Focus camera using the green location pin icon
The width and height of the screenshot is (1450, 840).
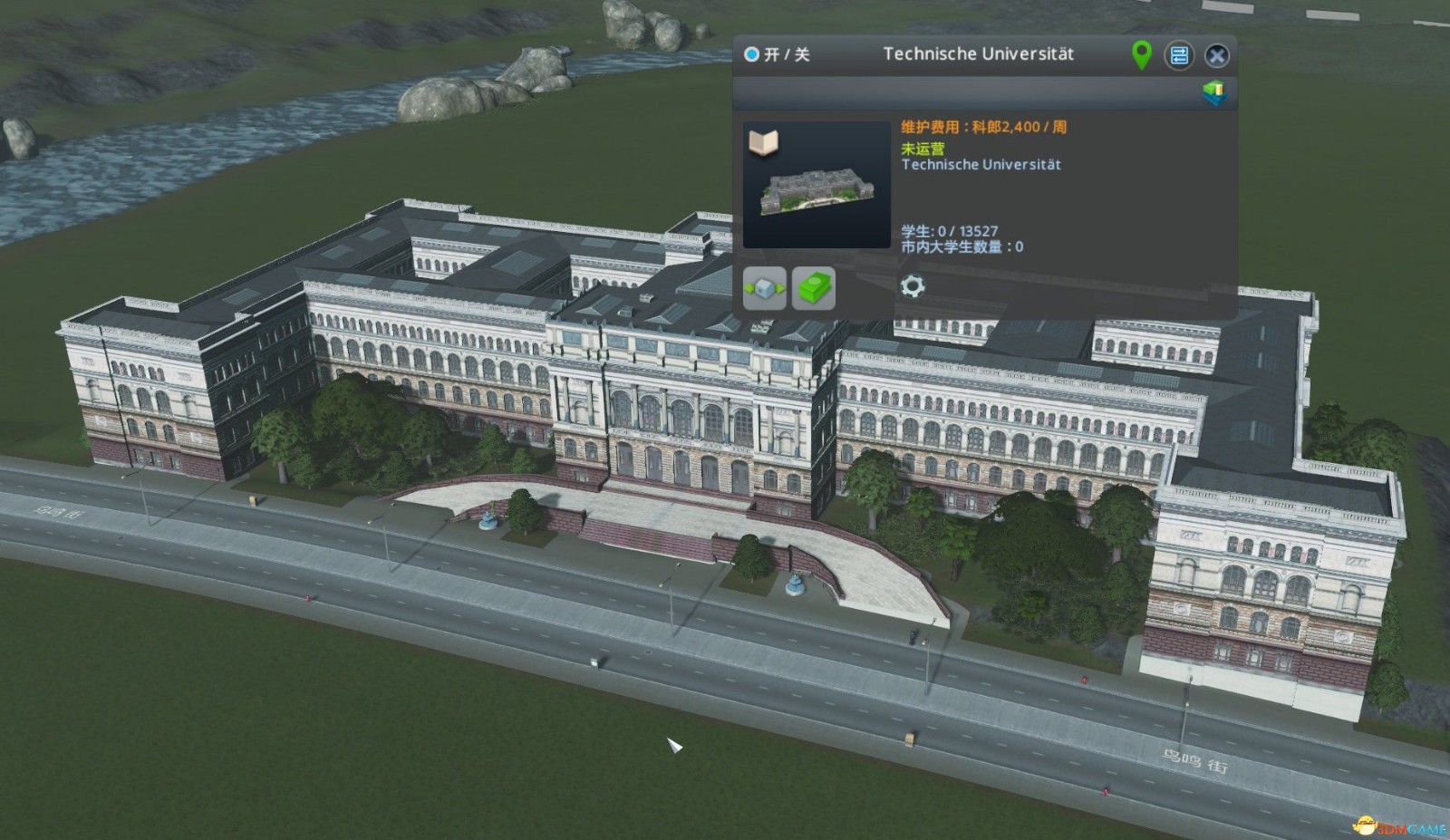tap(1141, 54)
